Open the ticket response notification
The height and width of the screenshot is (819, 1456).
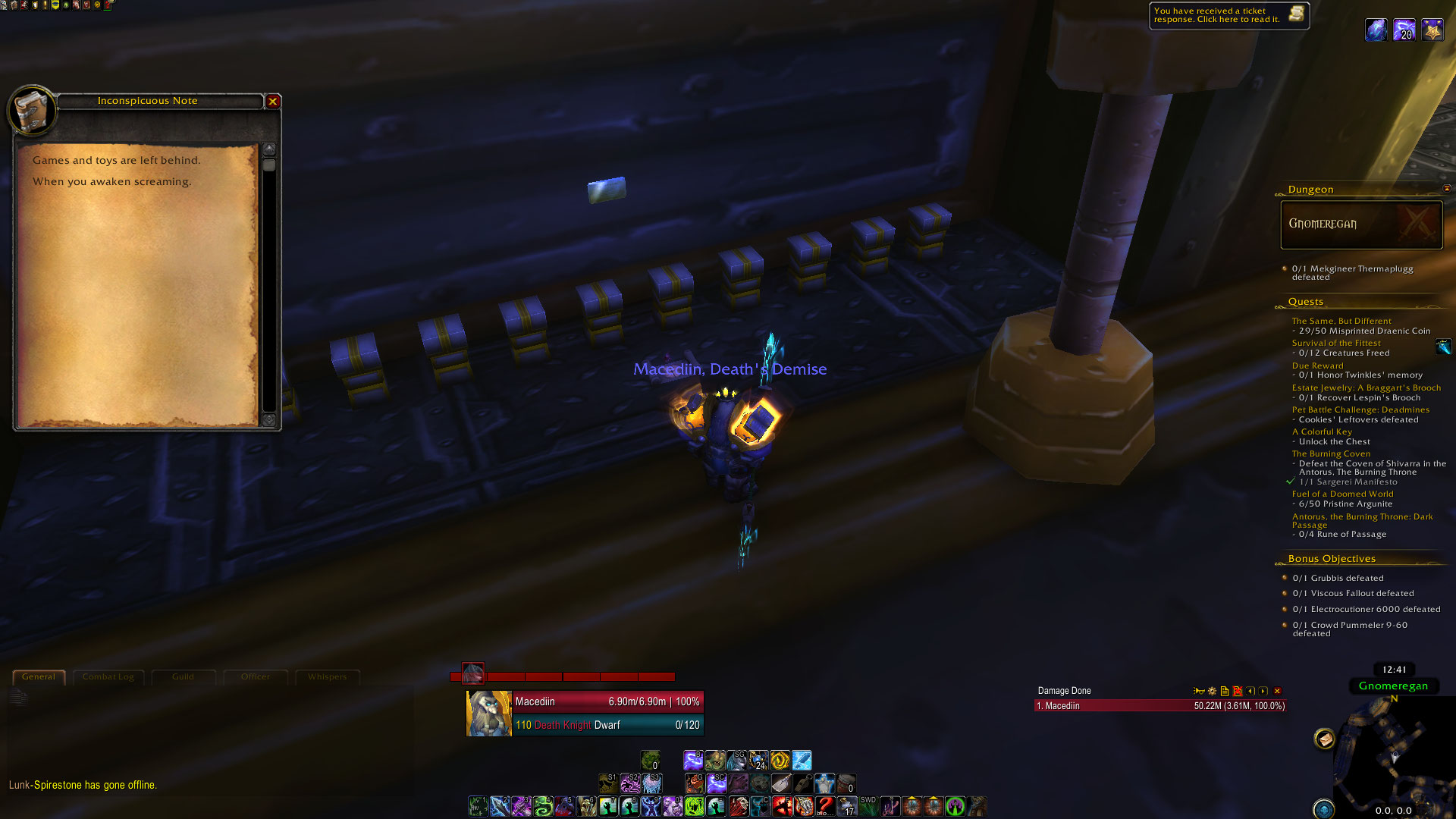click(x=1228, y=15)
